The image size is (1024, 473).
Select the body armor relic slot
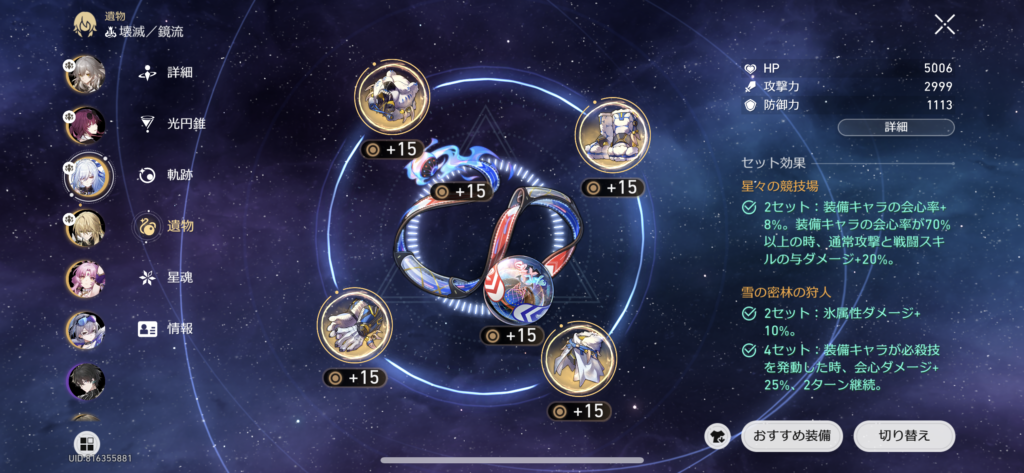(612, 134)
